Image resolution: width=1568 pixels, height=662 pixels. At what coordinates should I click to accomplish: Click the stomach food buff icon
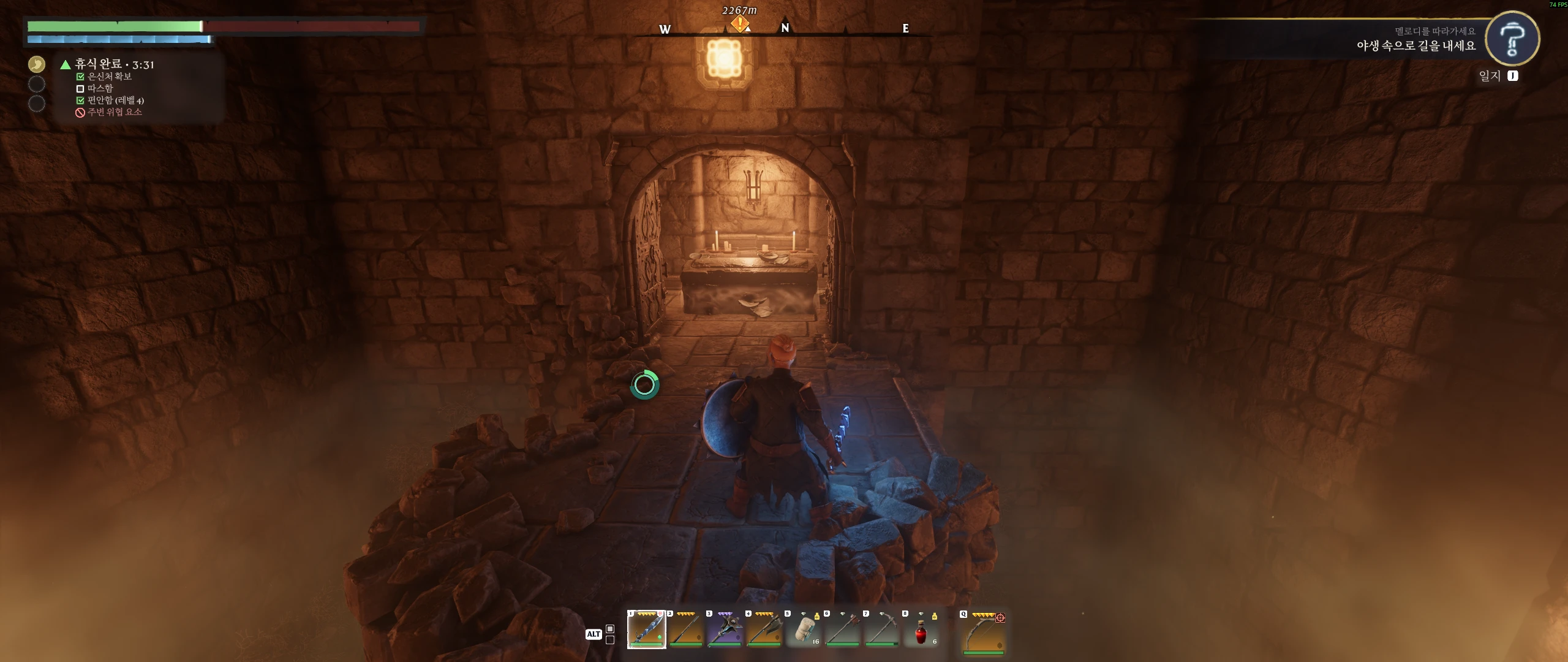37,64
